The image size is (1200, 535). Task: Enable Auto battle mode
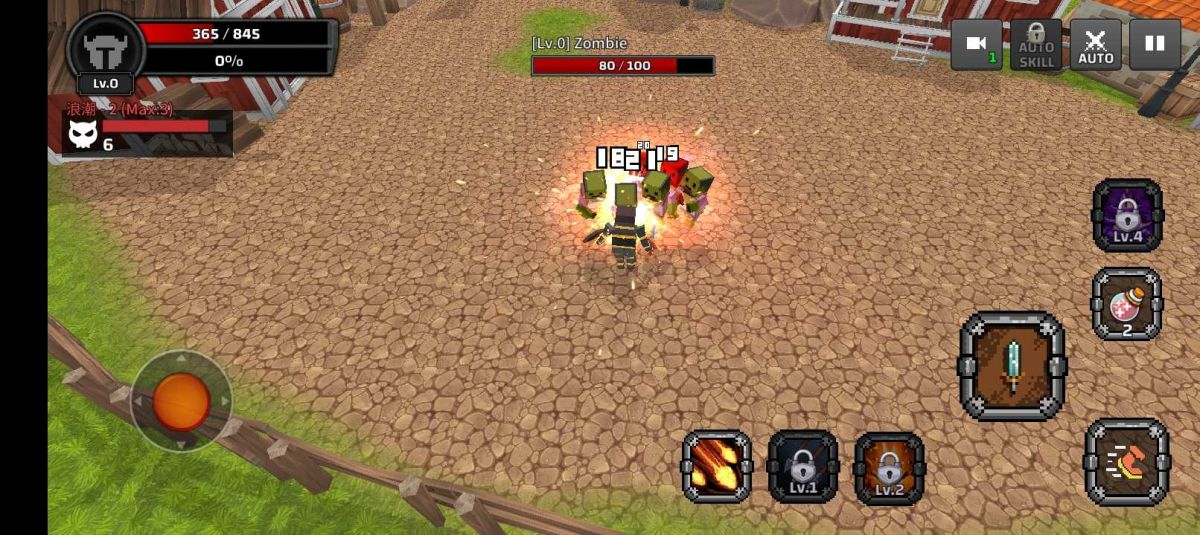[1096, 45]
